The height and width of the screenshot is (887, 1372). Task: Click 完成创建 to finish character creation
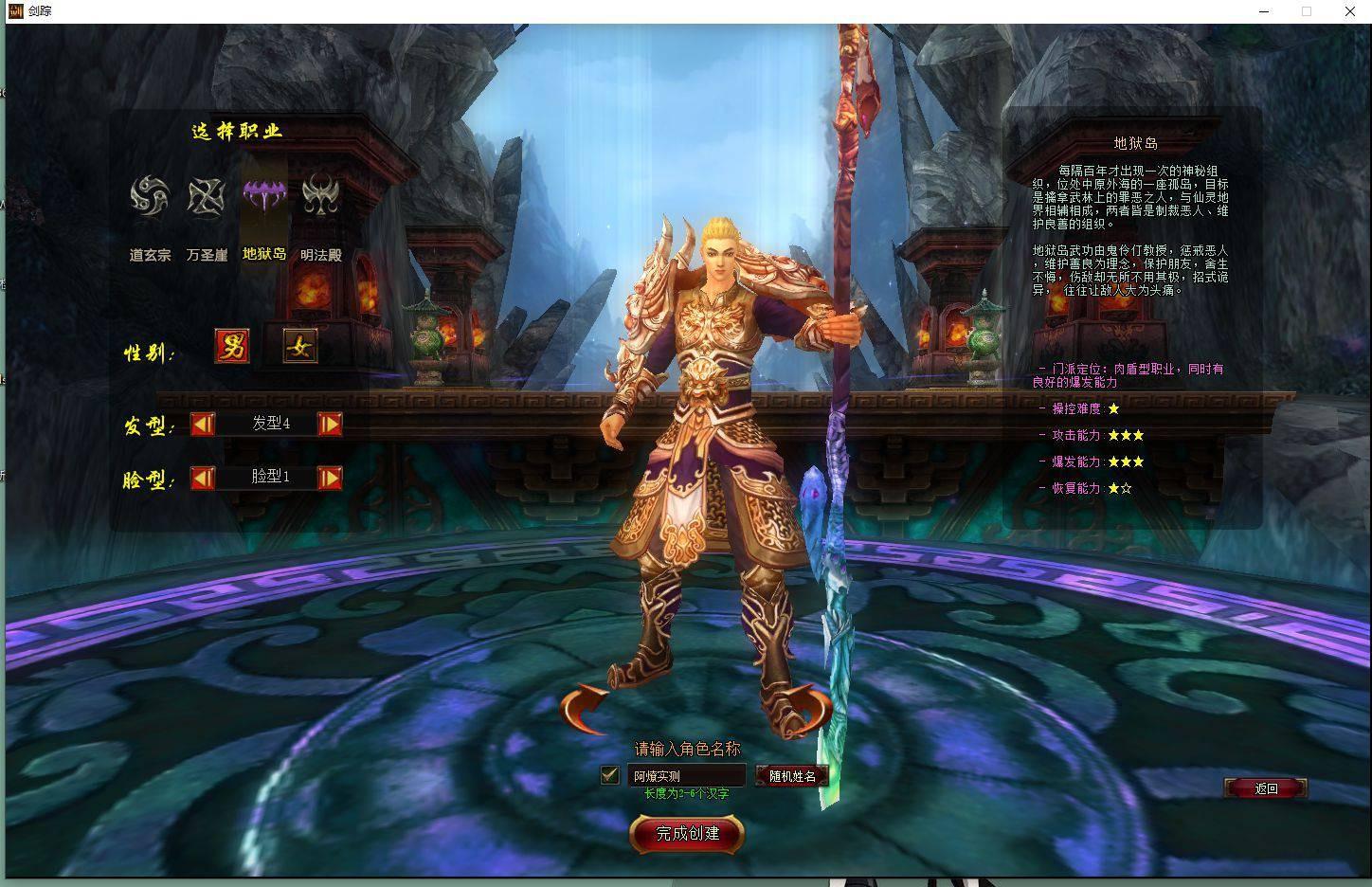point(686,835)
